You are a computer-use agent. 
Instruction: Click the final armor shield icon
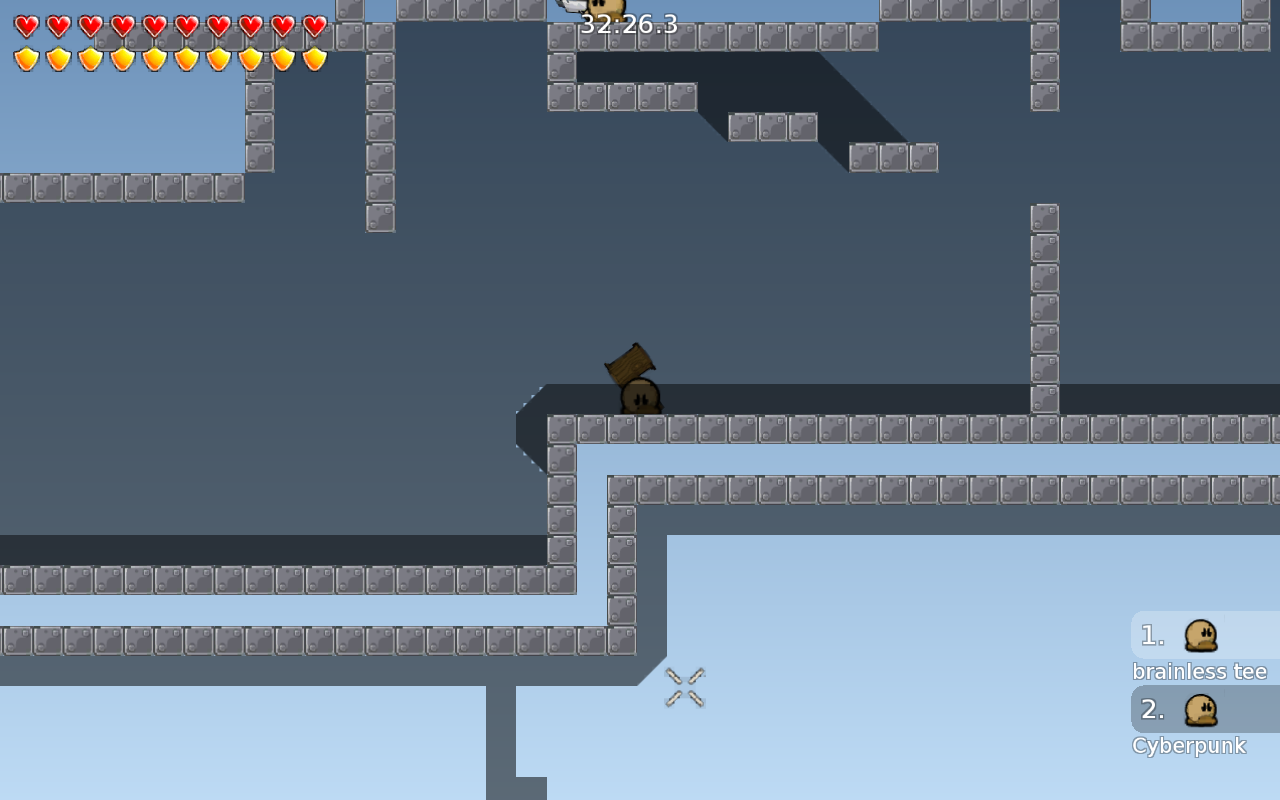[315, 57]
